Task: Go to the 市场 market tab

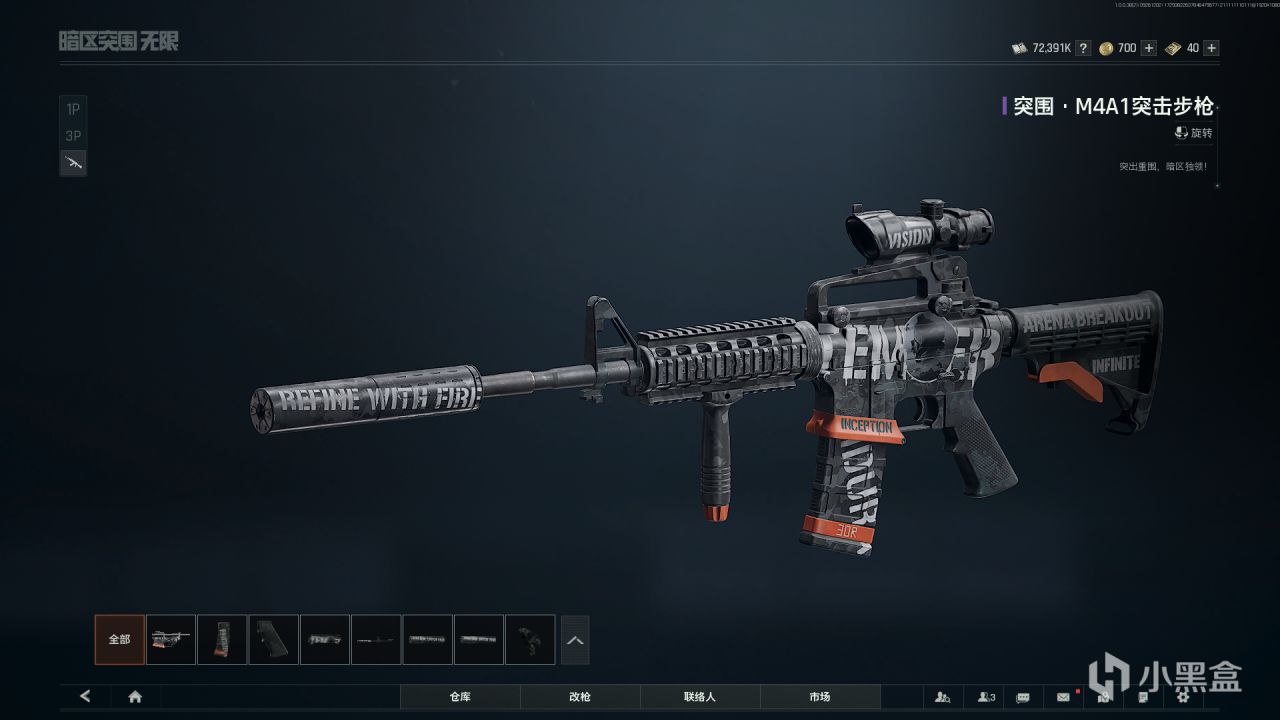Action: tap(820, 696)
